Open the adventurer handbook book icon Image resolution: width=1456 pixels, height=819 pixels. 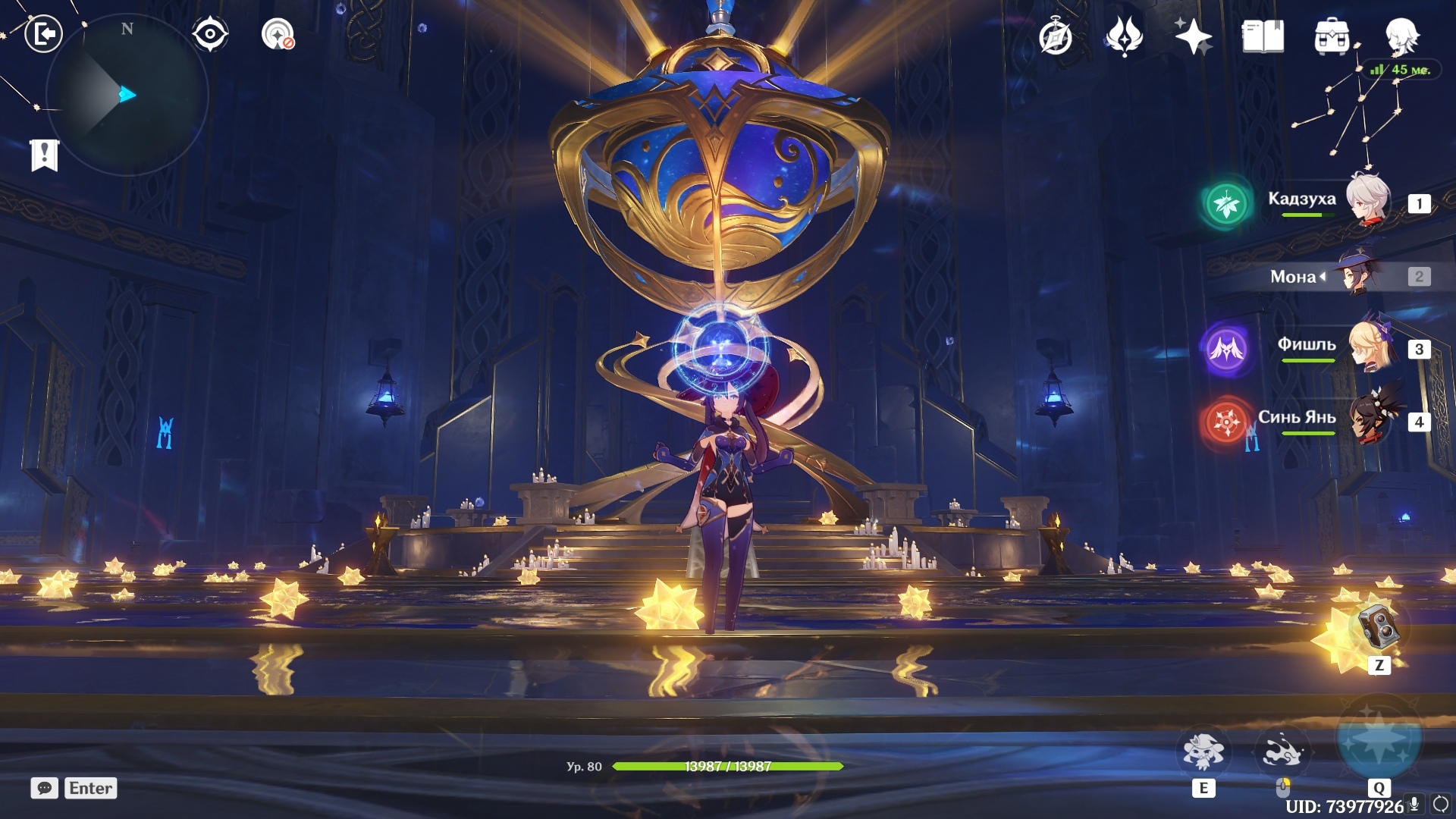click(1263, 36)
